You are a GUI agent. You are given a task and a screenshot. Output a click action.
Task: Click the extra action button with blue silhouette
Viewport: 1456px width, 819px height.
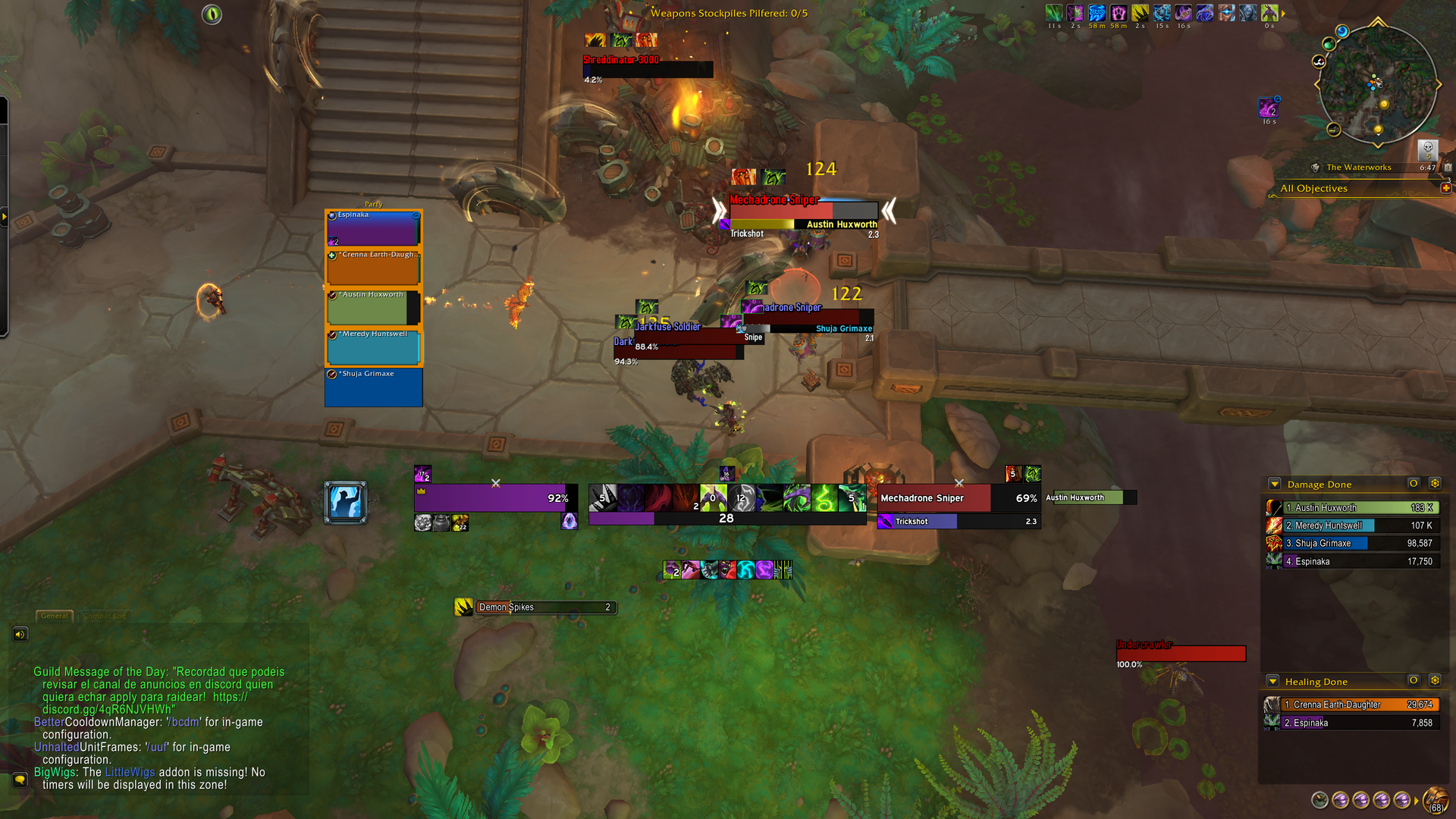[x=346, y=502]
